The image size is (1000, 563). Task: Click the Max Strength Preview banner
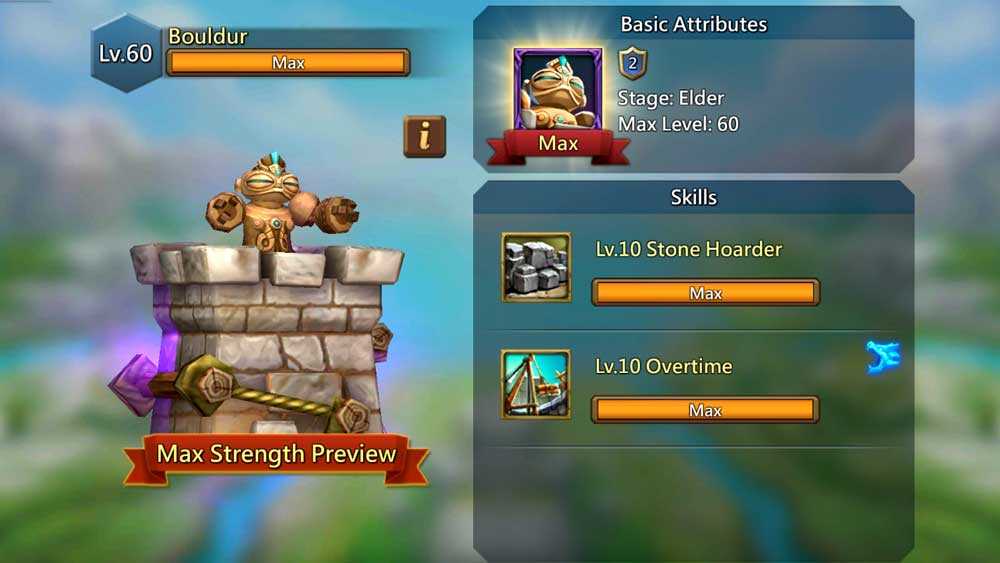click(x=276, y=455)
